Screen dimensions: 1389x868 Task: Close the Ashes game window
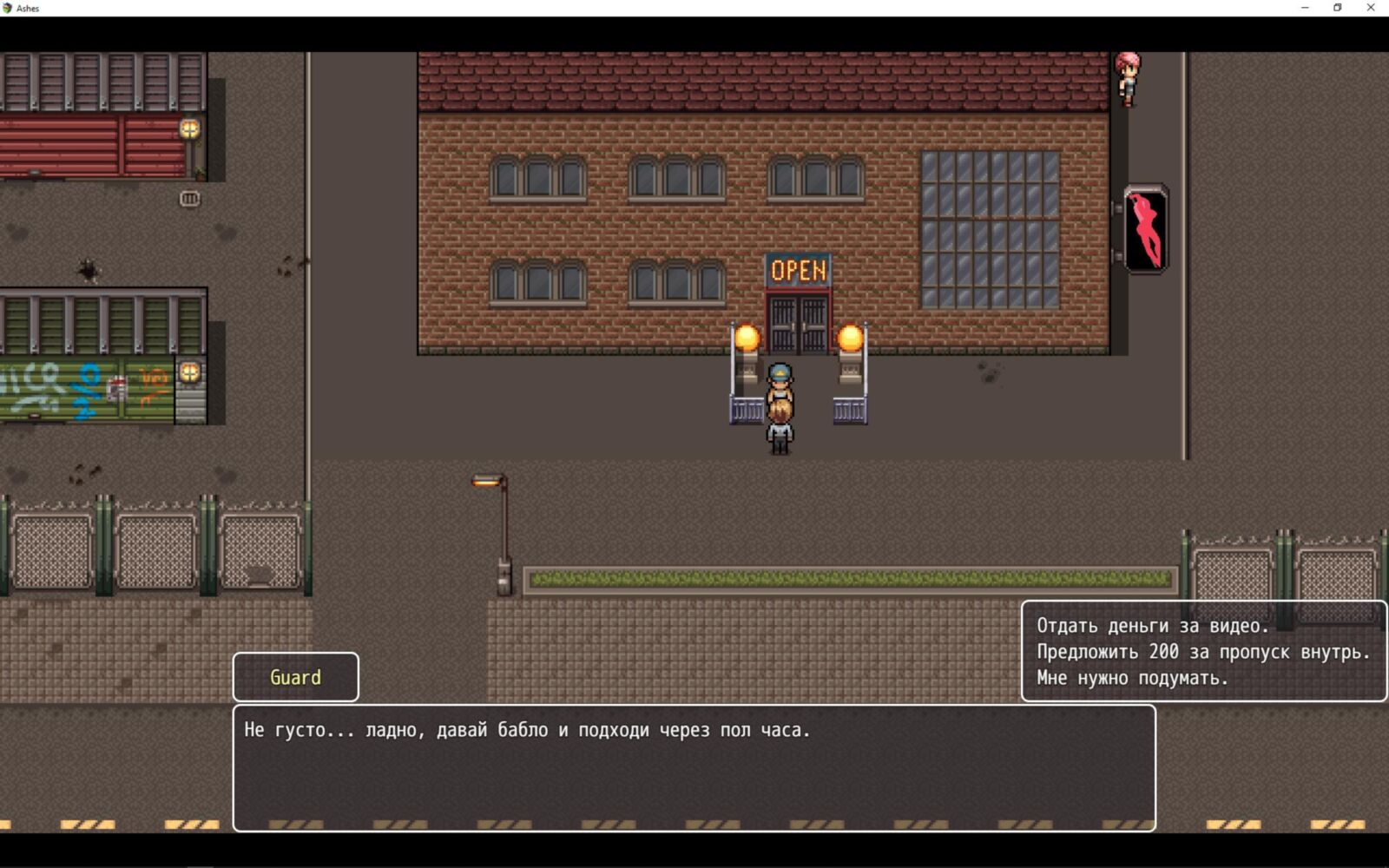tap(1371, 8)
